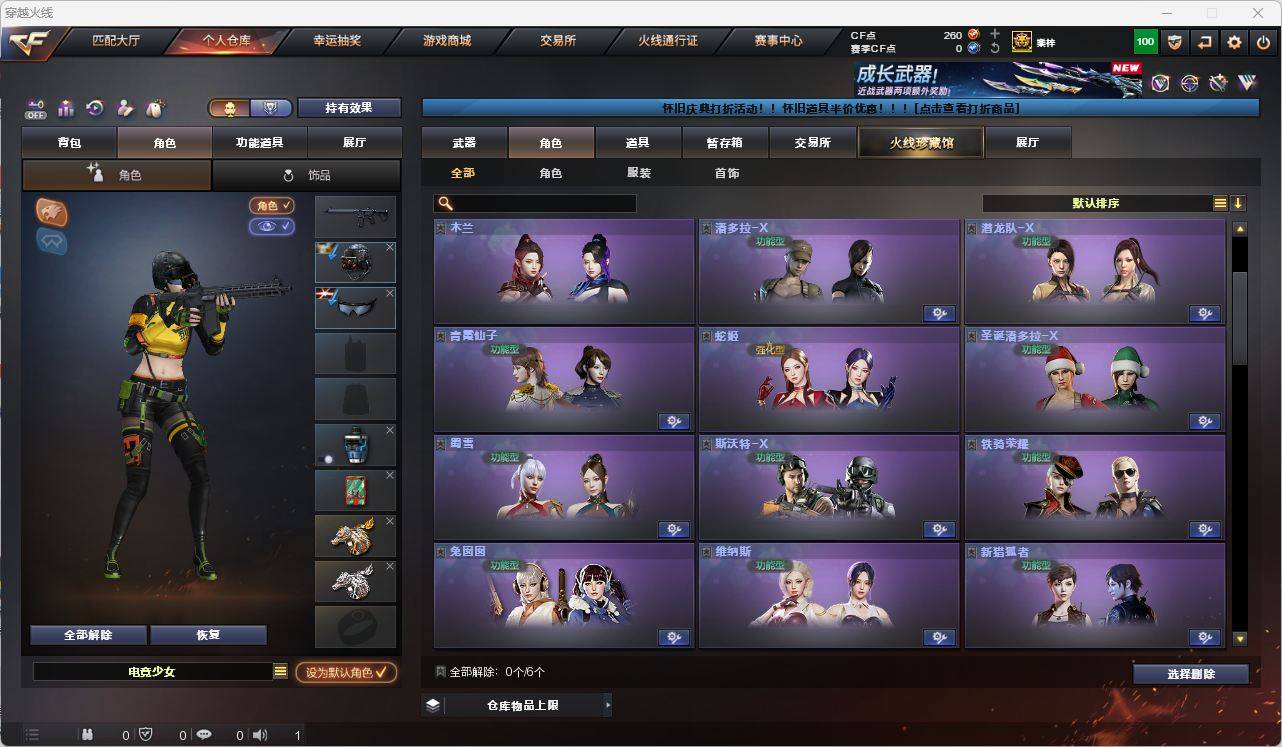Open the list menu beside the 电竞少女 name field

(282, 672)
